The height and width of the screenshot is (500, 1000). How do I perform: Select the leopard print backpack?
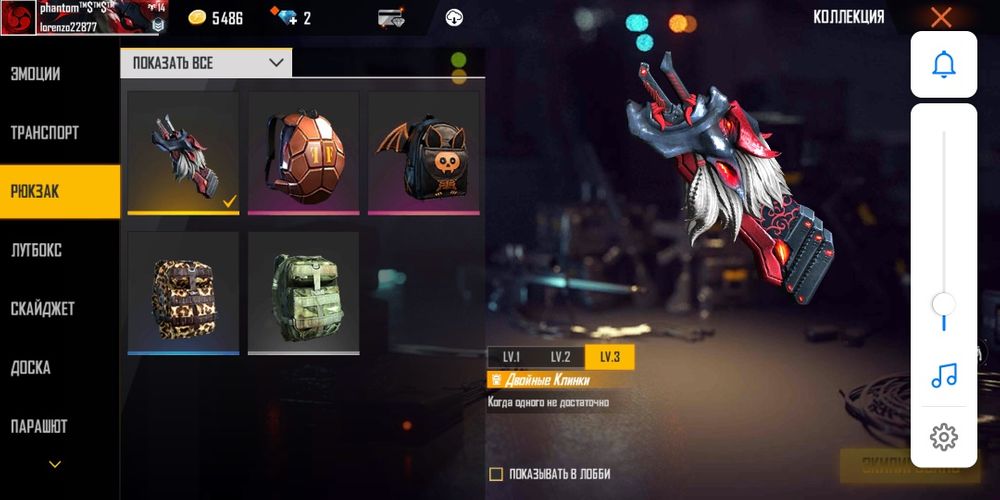183,292
